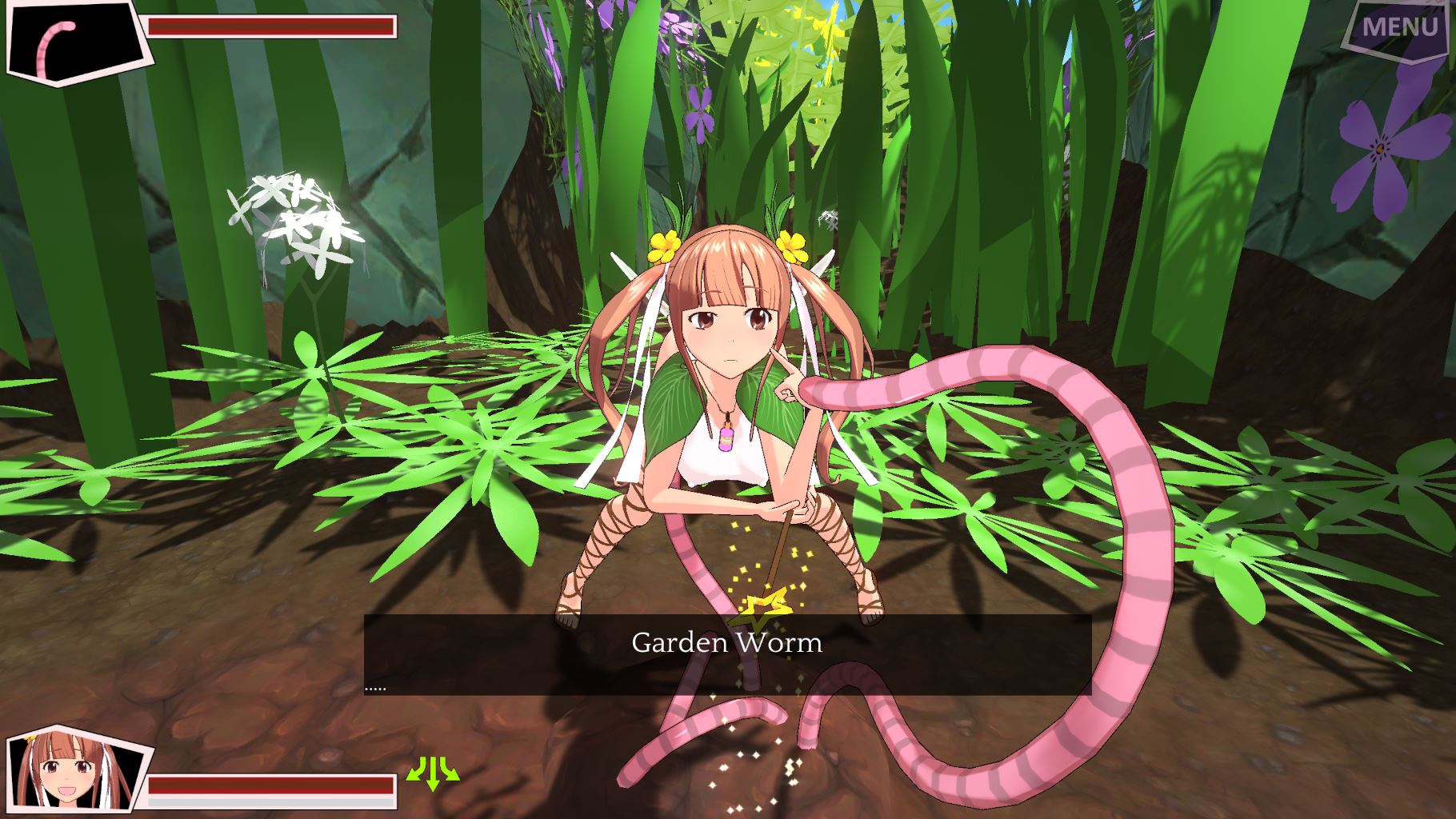Open the MENU button
1456x819 pixels.
(1399, 28)
